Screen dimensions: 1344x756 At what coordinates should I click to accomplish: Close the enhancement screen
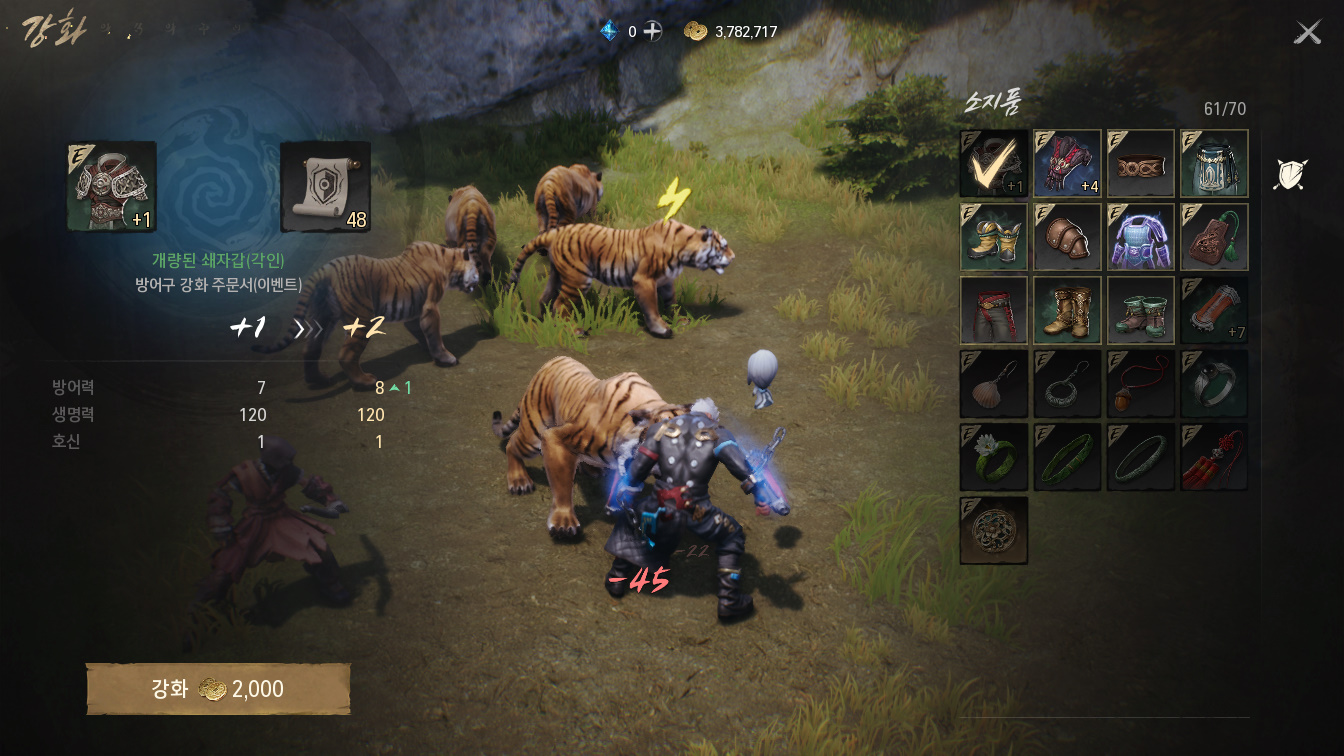(x=1307, y=33)
